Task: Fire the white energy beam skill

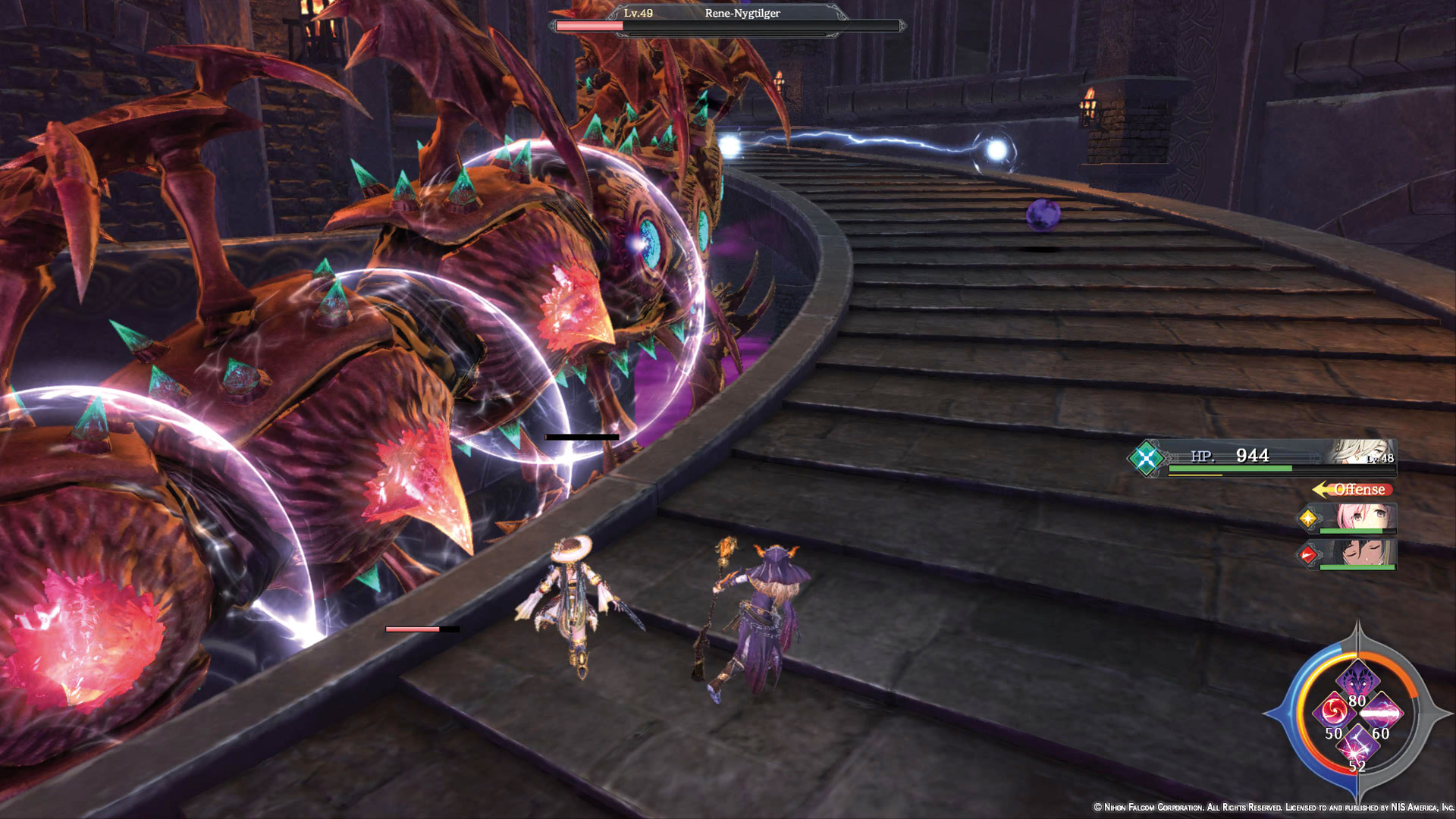Action: pos(1382,713)
